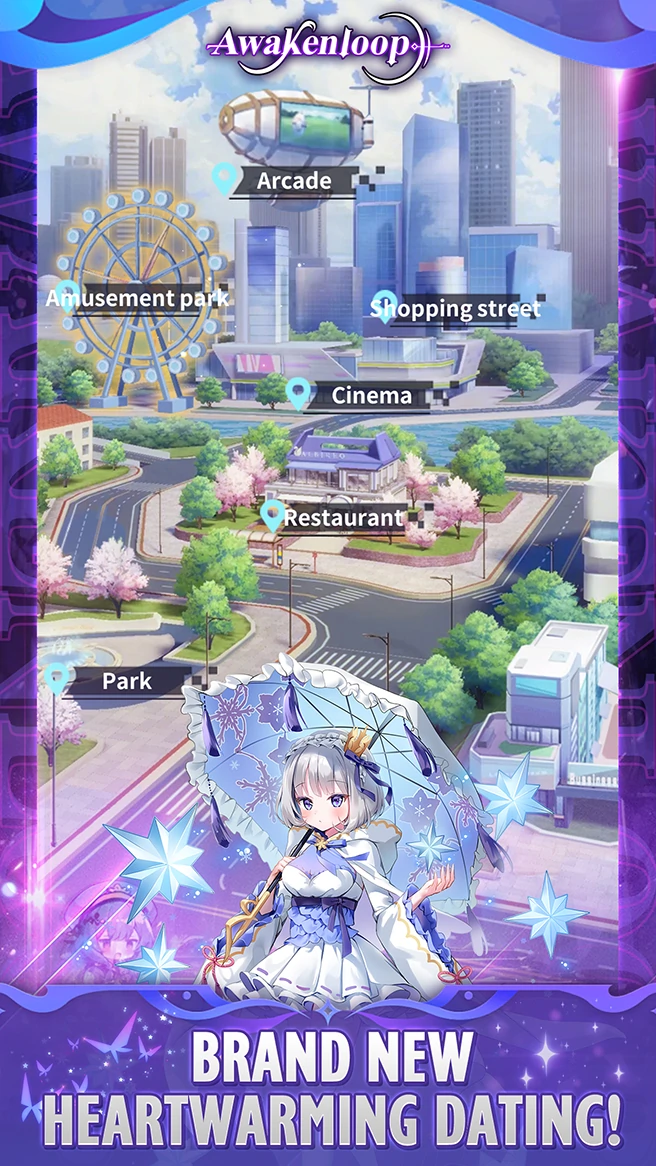
Task: Open the Amusement park location
Action: pos(137,298)
